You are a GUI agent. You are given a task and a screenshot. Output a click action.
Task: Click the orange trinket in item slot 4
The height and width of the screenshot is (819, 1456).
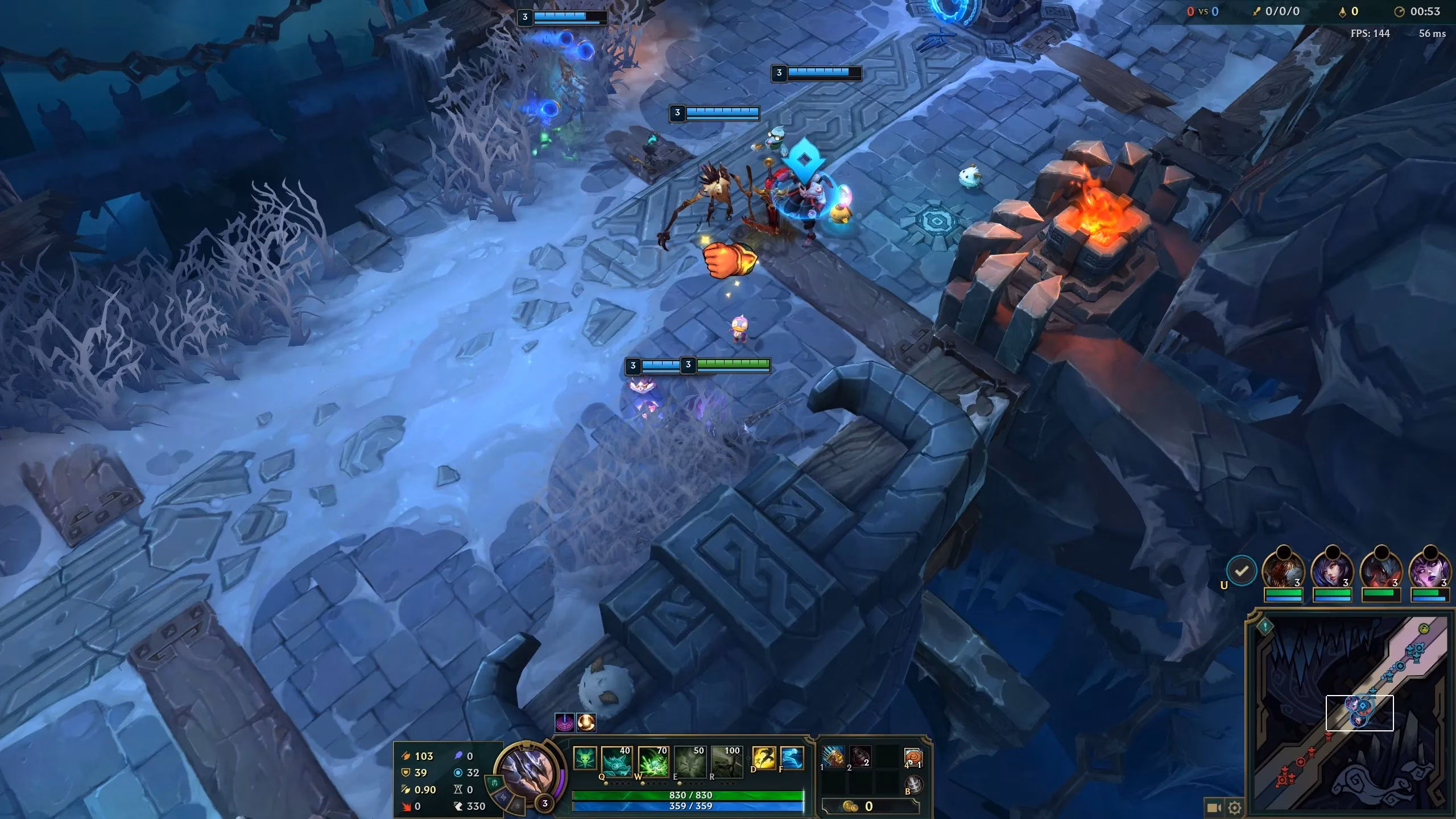click(913, 758)
